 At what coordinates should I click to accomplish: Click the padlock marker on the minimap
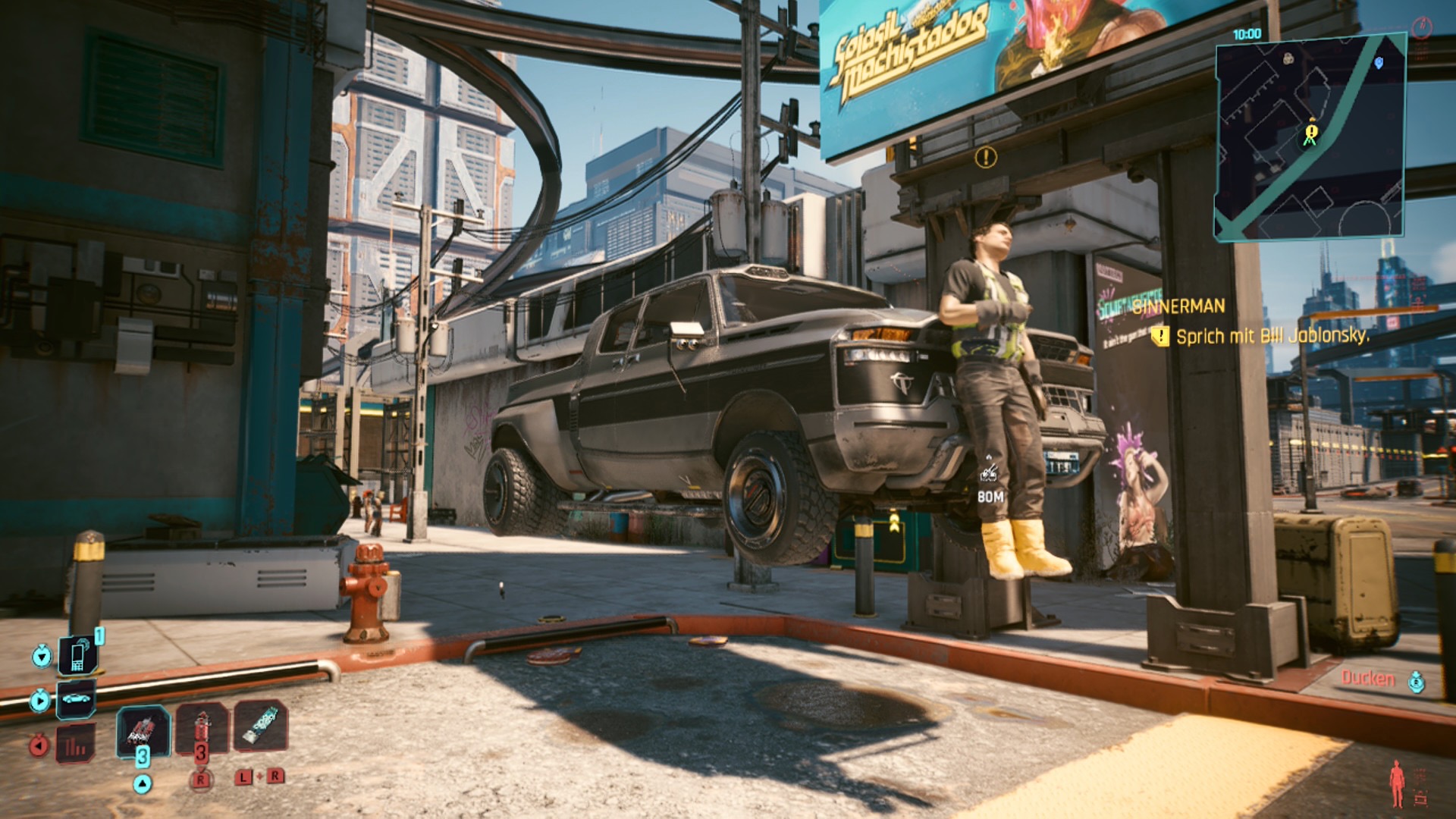pos(1288,58)
